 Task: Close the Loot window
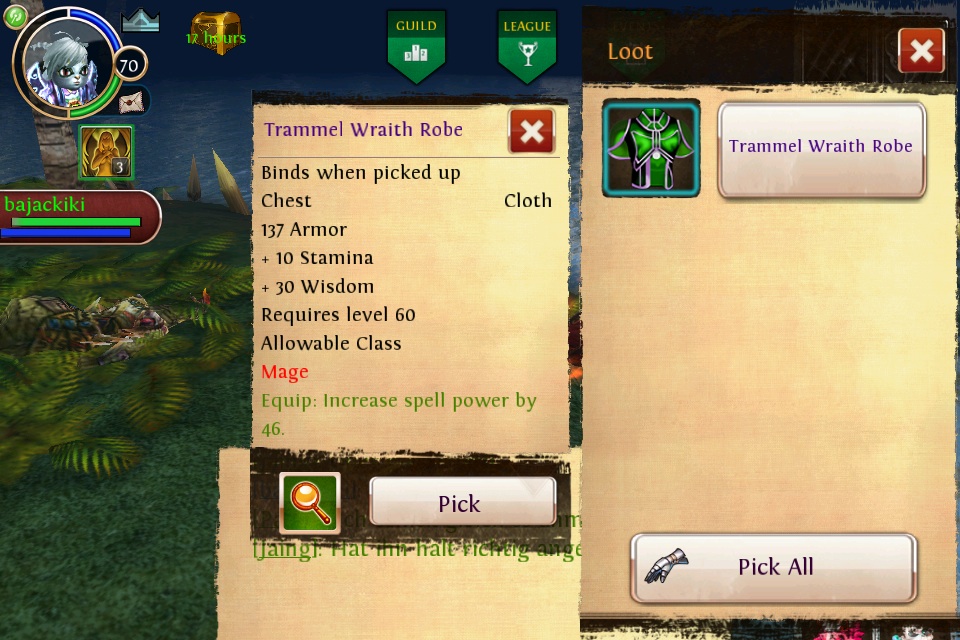tap(921, 51)
